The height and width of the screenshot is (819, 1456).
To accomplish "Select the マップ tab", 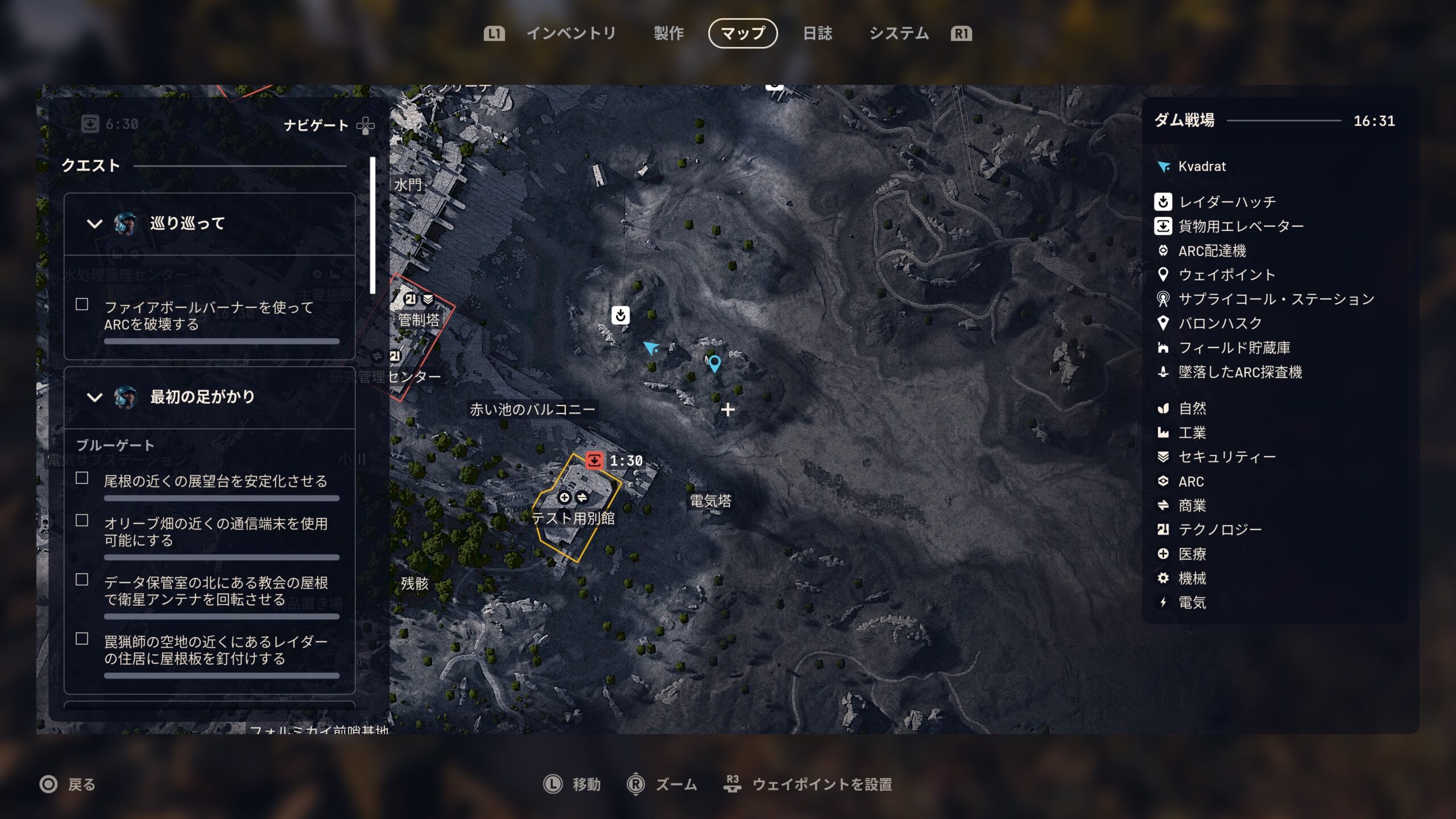I will 743,34.
